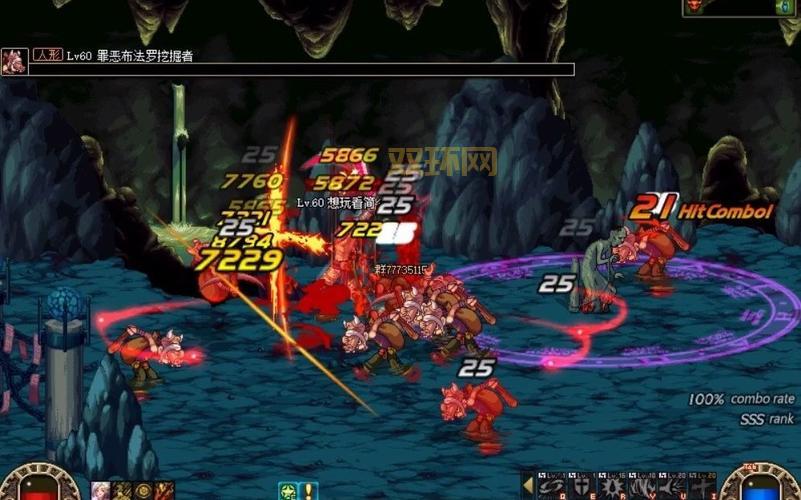The image size is (801, 500).
Task: Click the boss portrait beside the Lv60 name
Action: 14,61
